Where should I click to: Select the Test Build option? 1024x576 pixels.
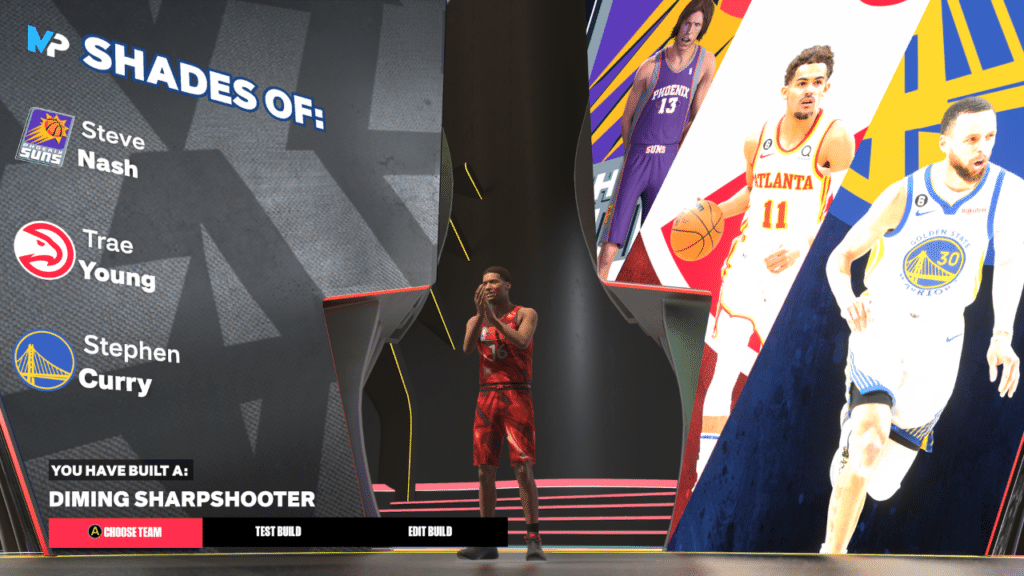277,532
